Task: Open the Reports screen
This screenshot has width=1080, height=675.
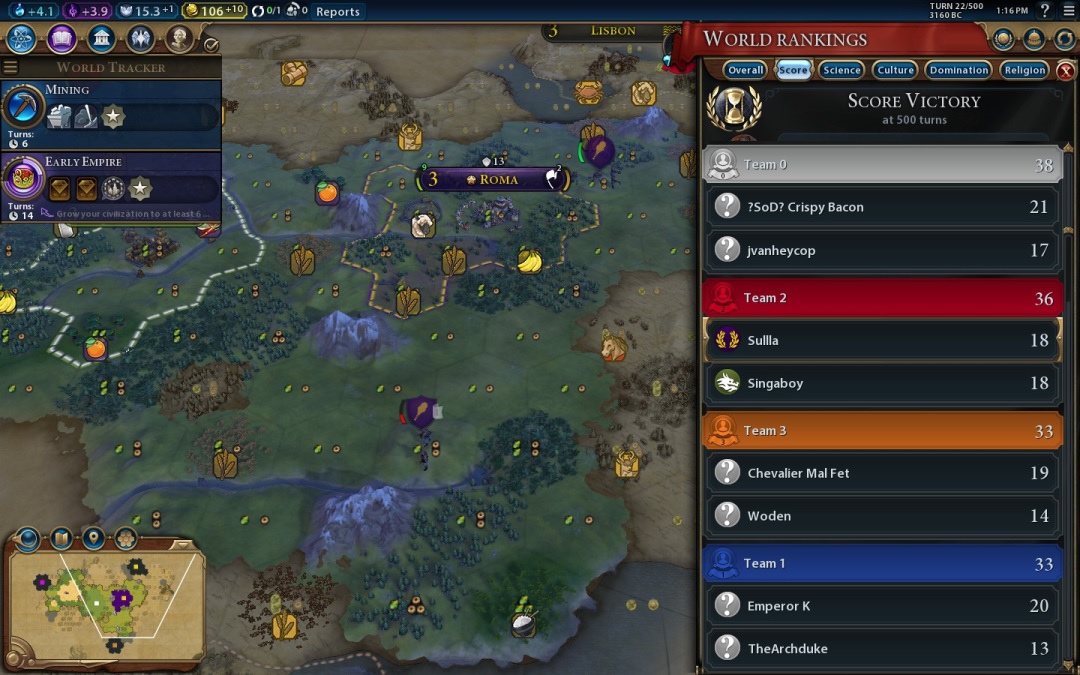Action: click(337, 12)
